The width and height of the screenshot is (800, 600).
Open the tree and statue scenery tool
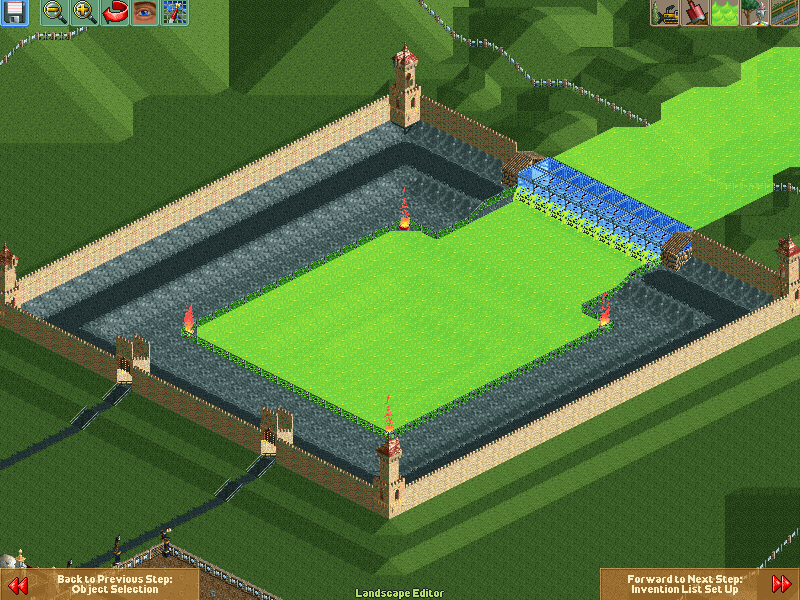click(755, 13)
